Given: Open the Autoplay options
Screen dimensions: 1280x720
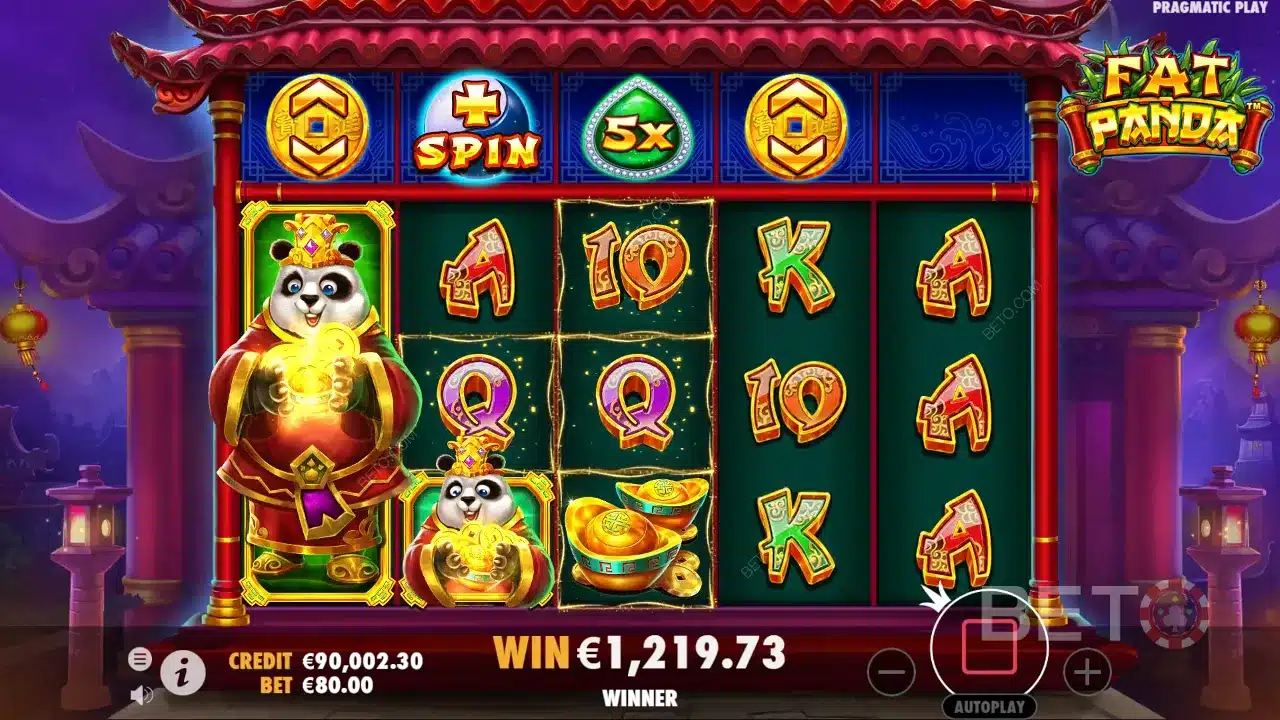Looking at the screenshot, I should tap(989, 706).
